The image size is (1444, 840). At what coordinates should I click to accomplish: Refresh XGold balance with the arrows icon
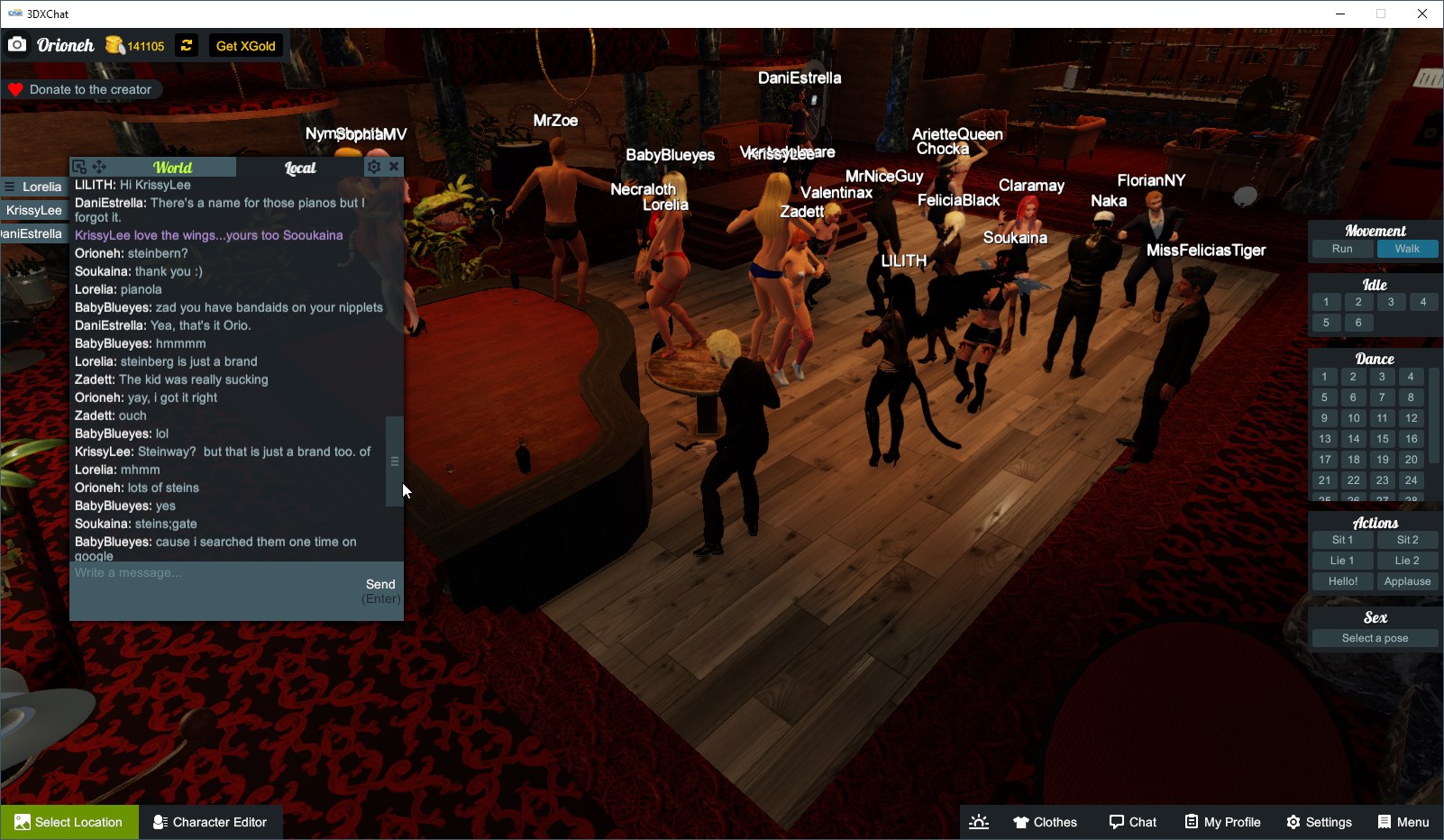[x=186, y=45]
